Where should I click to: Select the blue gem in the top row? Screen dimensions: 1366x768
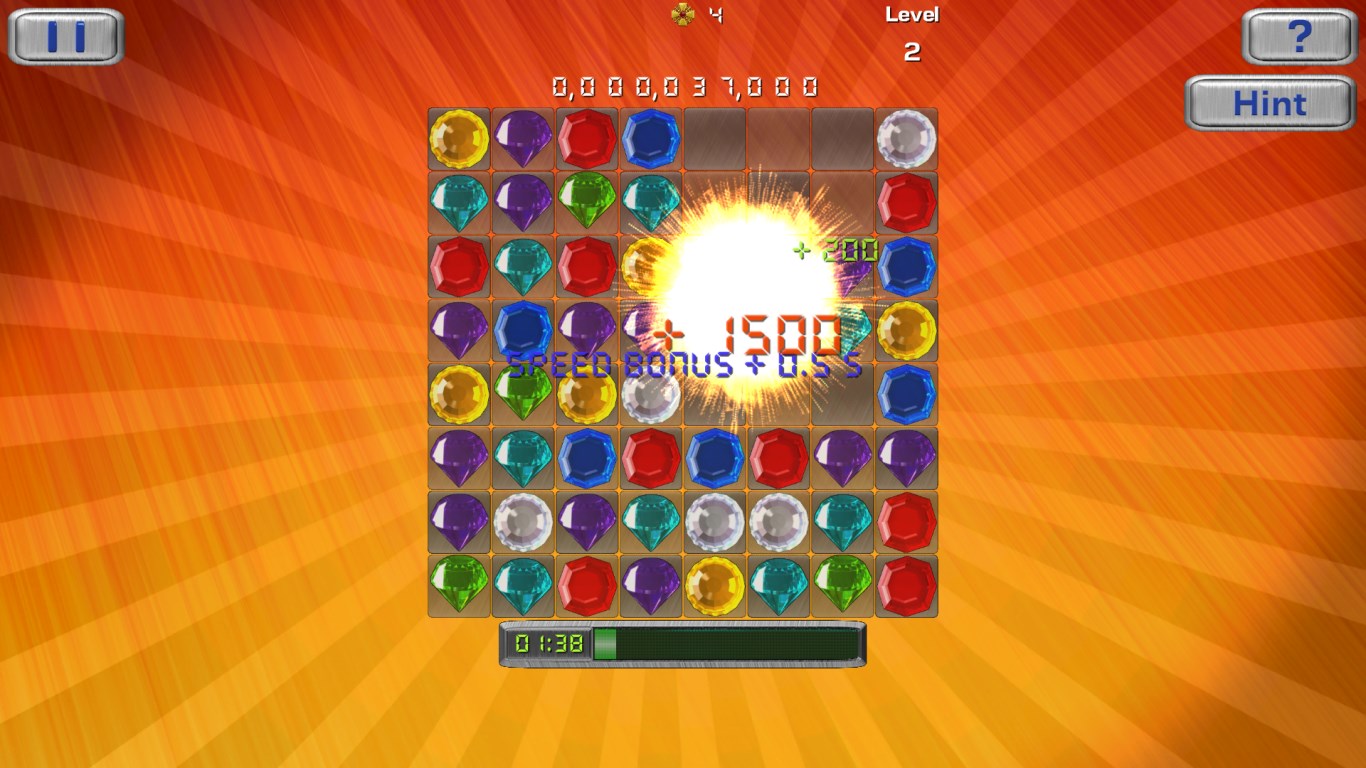tap(651, 138)
